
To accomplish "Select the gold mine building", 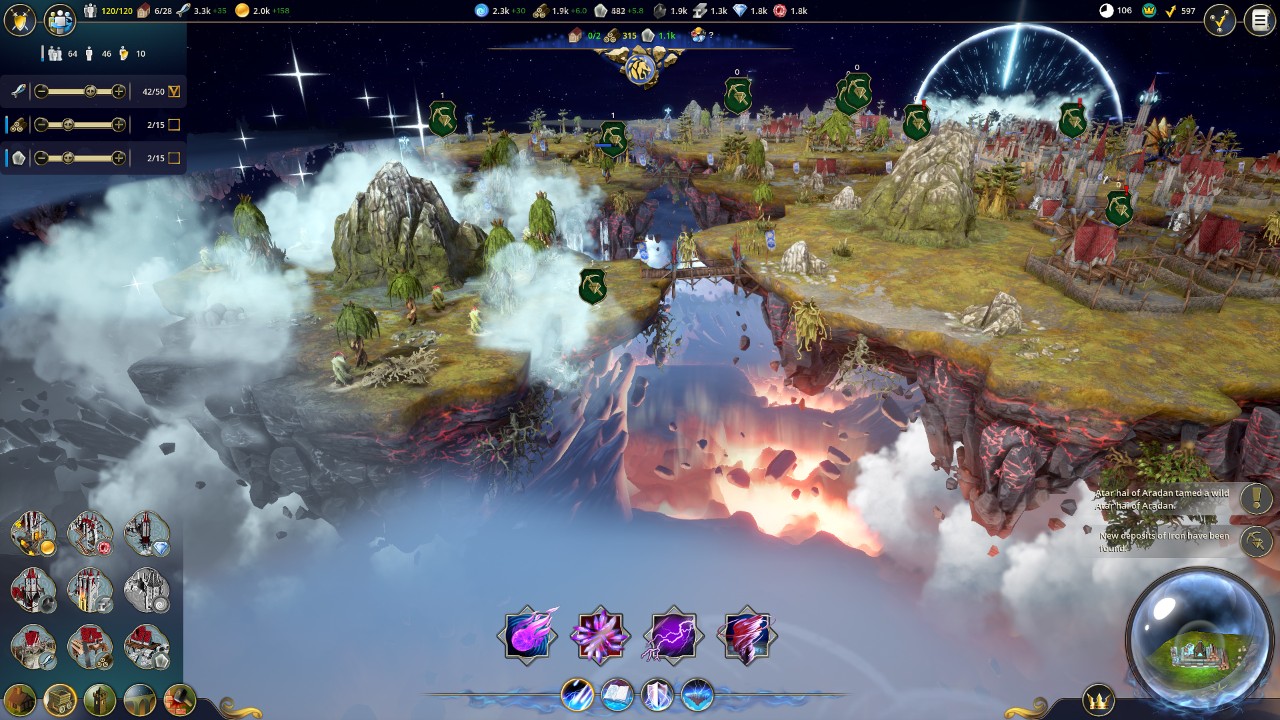I will point(33,533).
